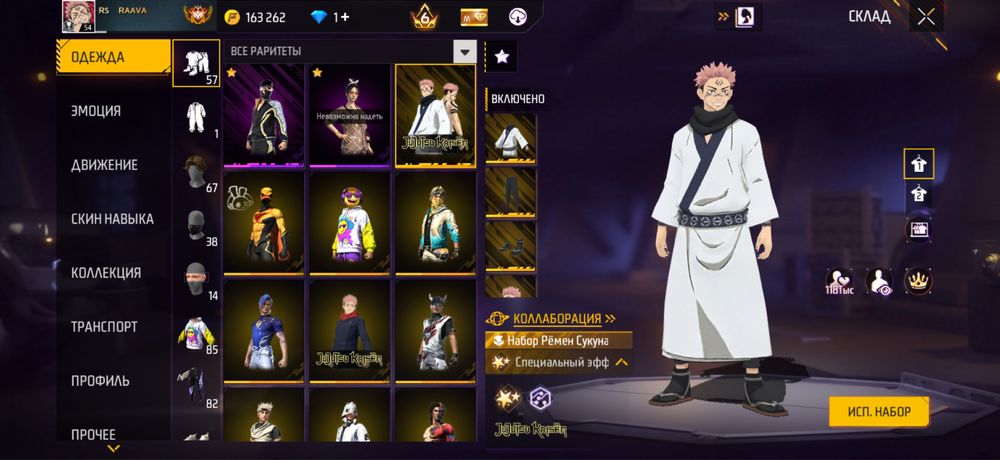Image resolution: width=1000 pixels, height=460 pixels.
Task: Open the player profile avatar
Action: click(x=78, y=17)
